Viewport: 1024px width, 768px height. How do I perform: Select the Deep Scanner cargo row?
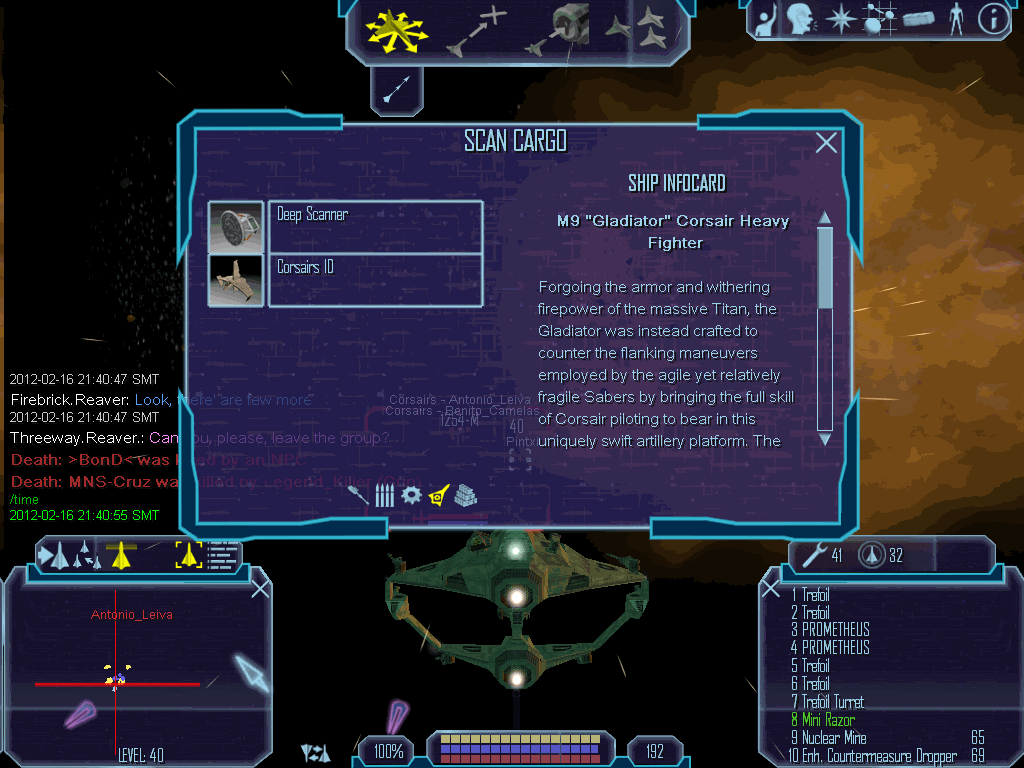375,226
